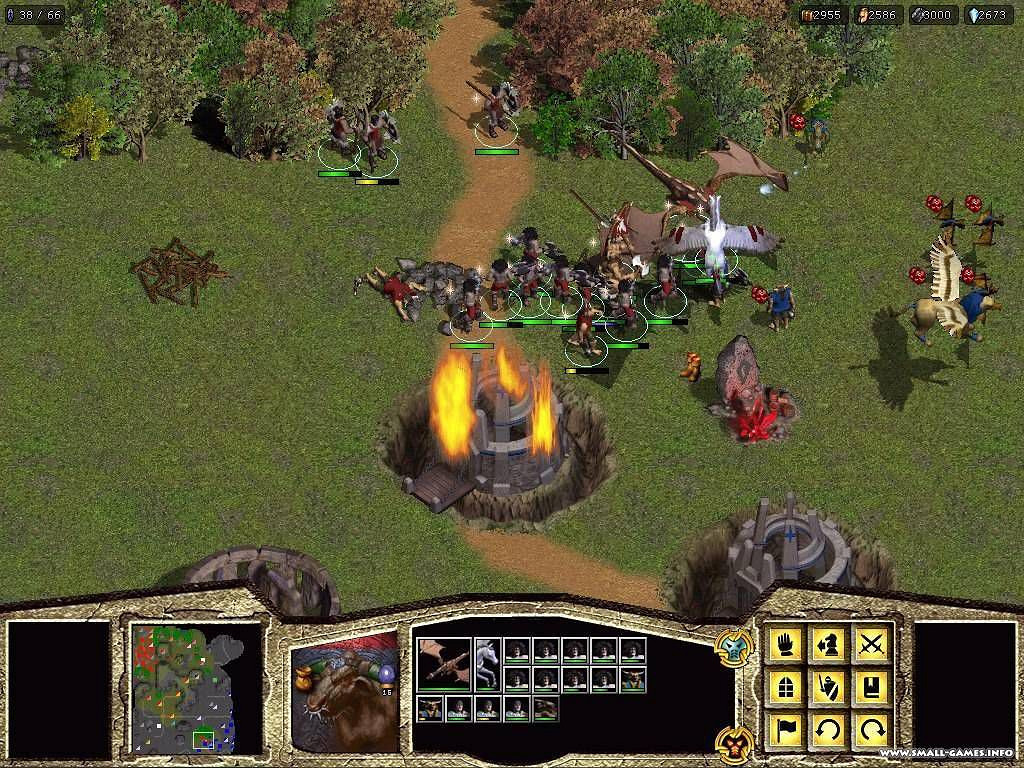The width and height of the screenshot is (1024, 768).
Task: Select the chess knight with arrow command
Action: (829, 644)
